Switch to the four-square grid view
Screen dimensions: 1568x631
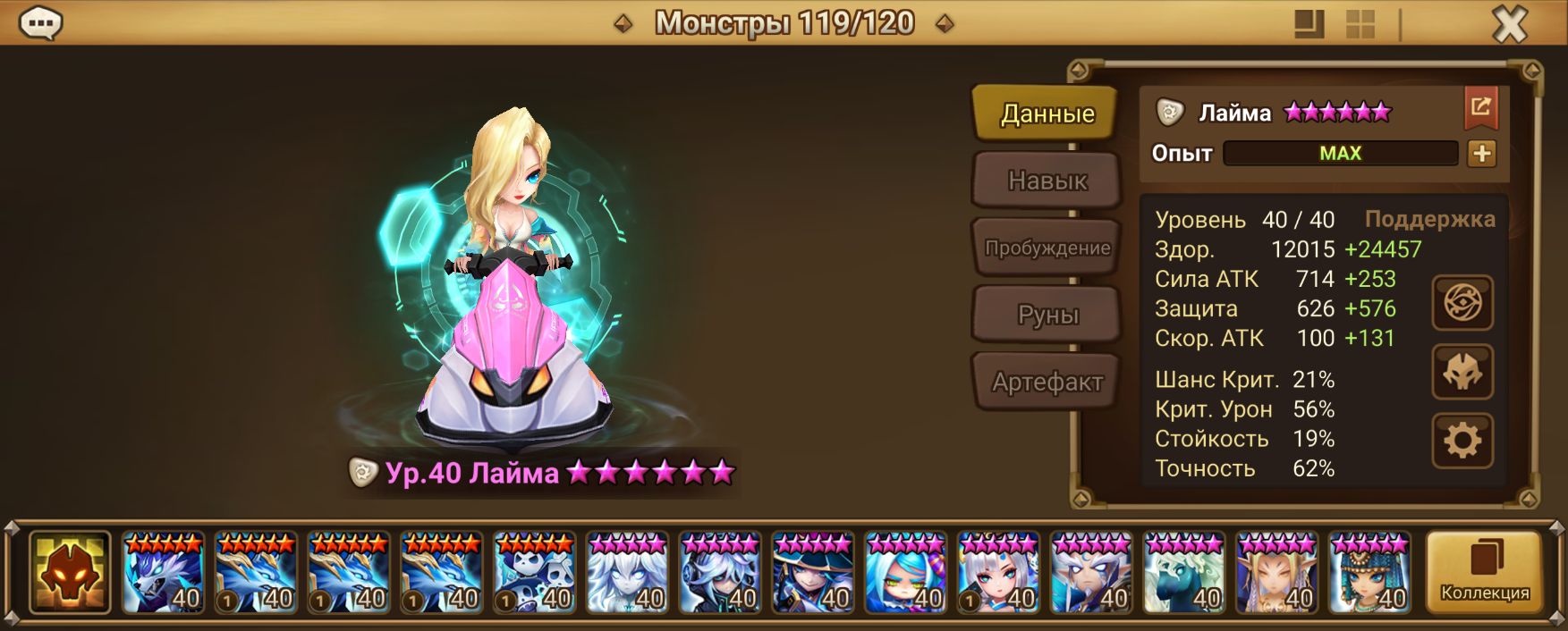tap(1360, 24)
